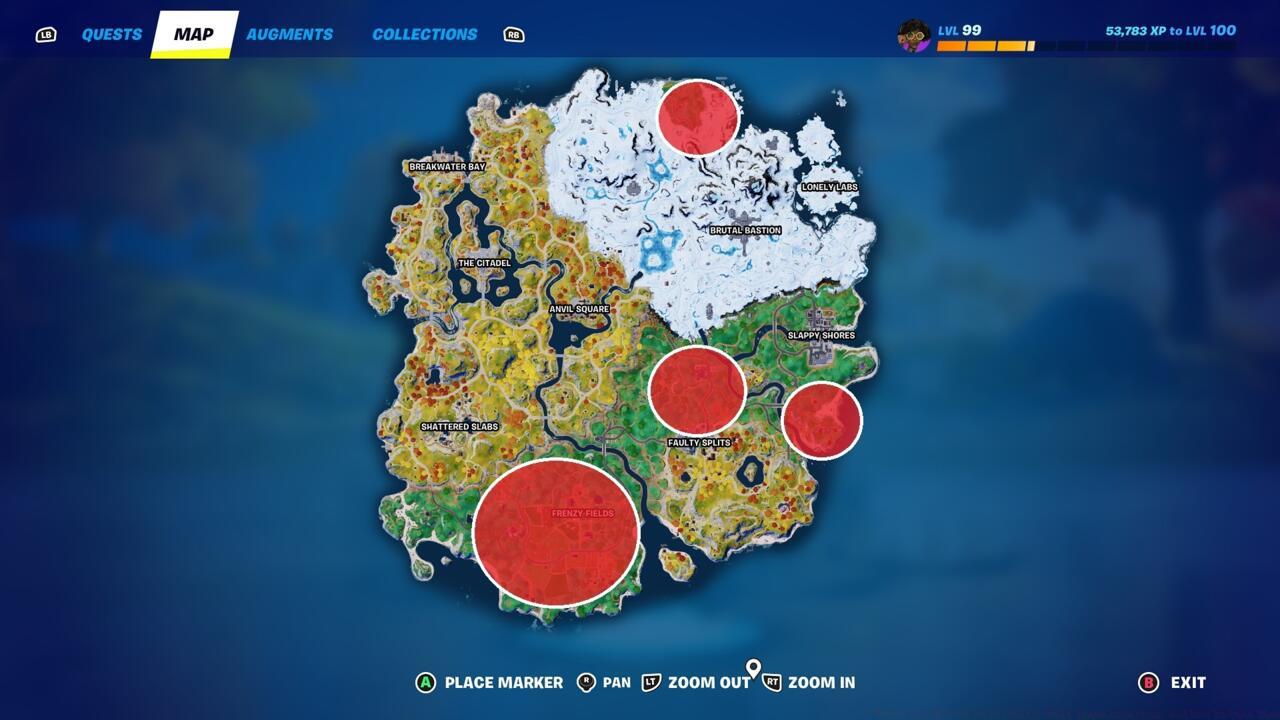The height and width of the screenshot is (720, 1280).
Task: Click the Slappy Shores location label
Action: click(822, 336)
